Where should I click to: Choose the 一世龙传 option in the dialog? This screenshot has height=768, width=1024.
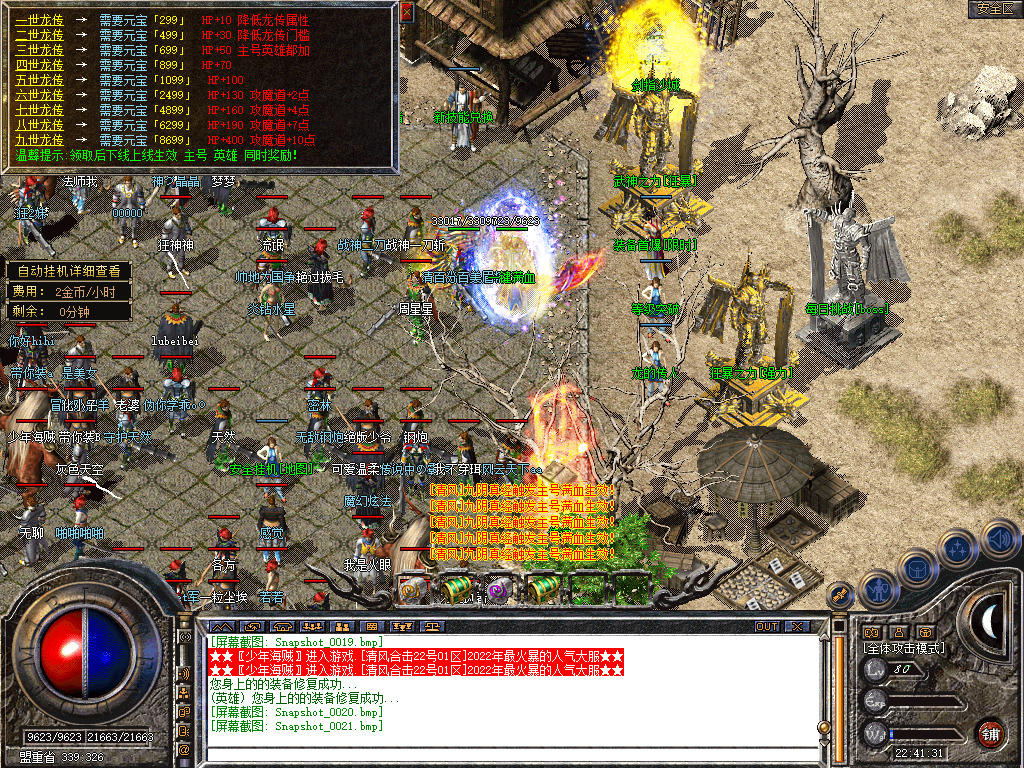click(39, 20)
